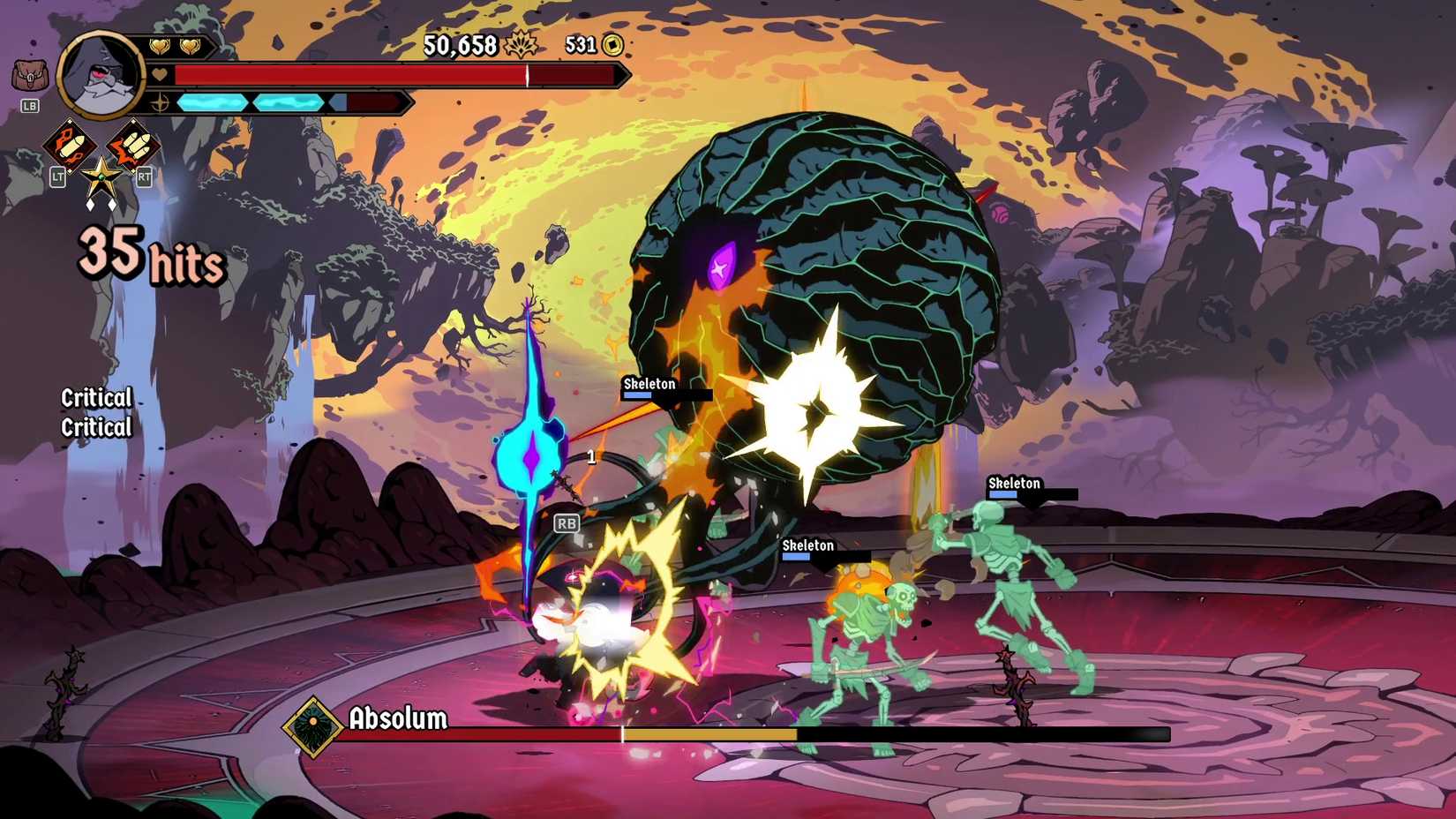Viewport: 1456px width, 819px height.
Task: Open the satchel inventory icon above LB
Action: coord(30,73)
